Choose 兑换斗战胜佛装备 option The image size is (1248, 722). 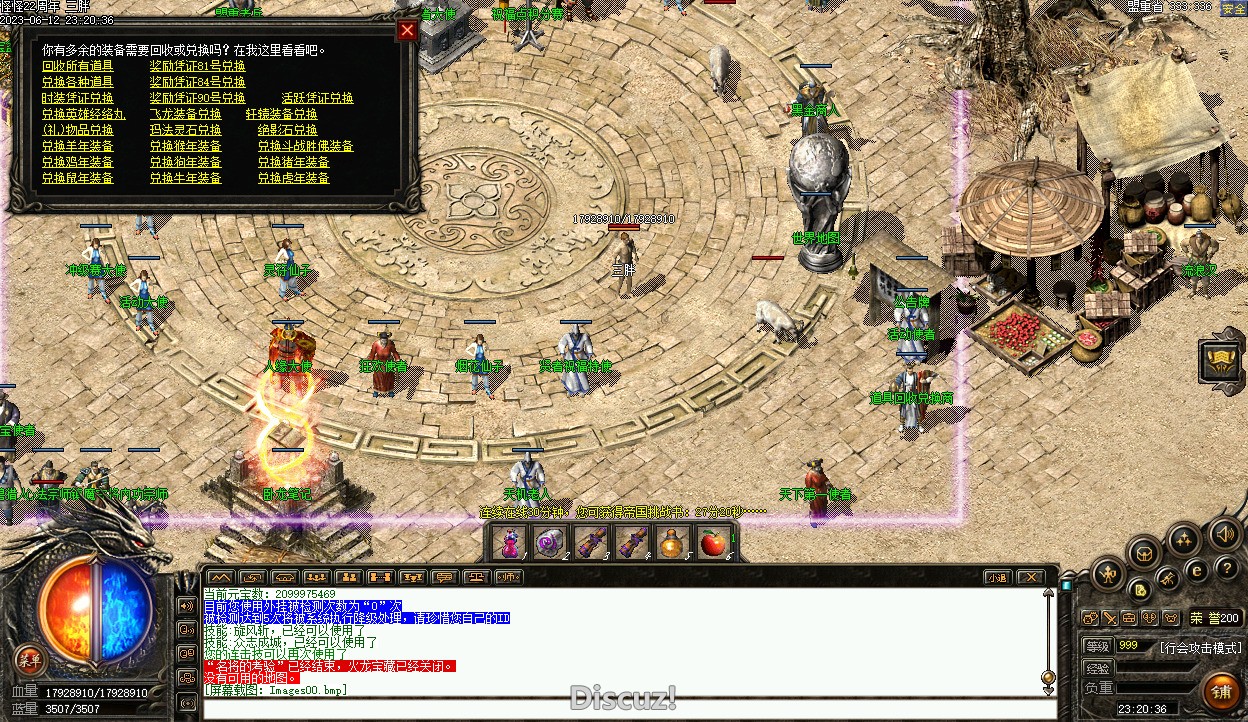click(305, 146)
